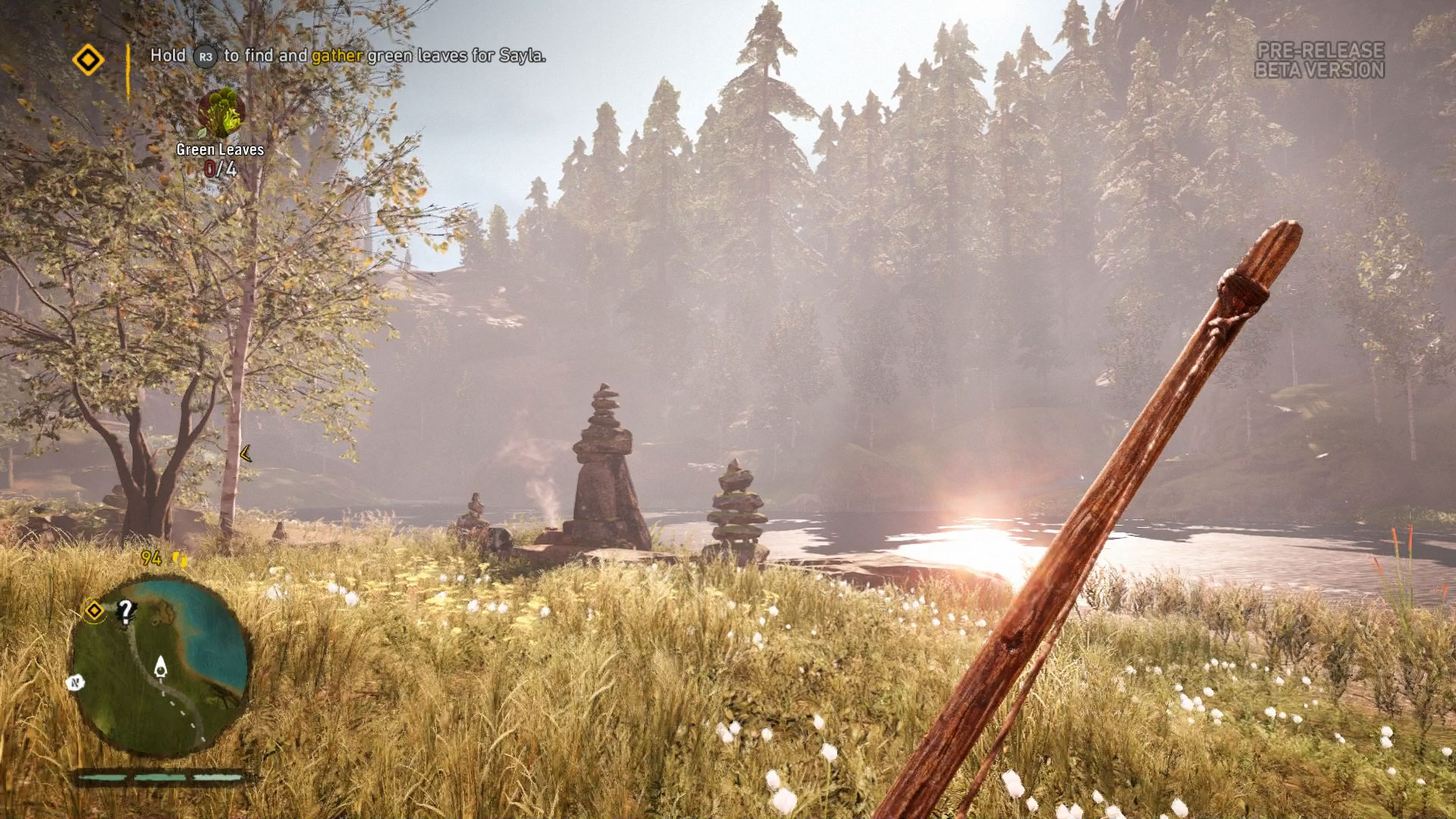Select the quest diamond marker beside minimap

(94, 610)
